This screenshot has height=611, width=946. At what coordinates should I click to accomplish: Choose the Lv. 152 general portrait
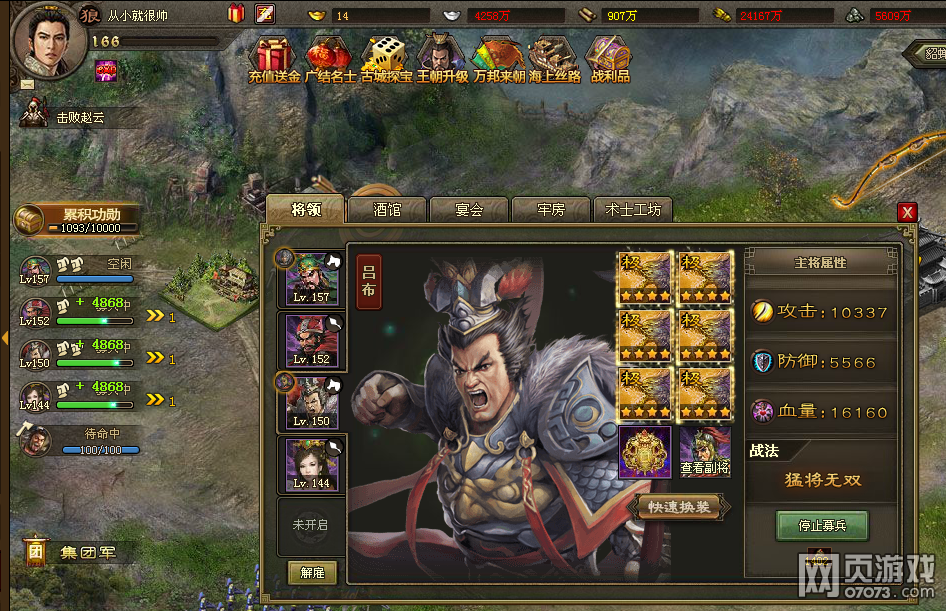(x=312, y=341)
